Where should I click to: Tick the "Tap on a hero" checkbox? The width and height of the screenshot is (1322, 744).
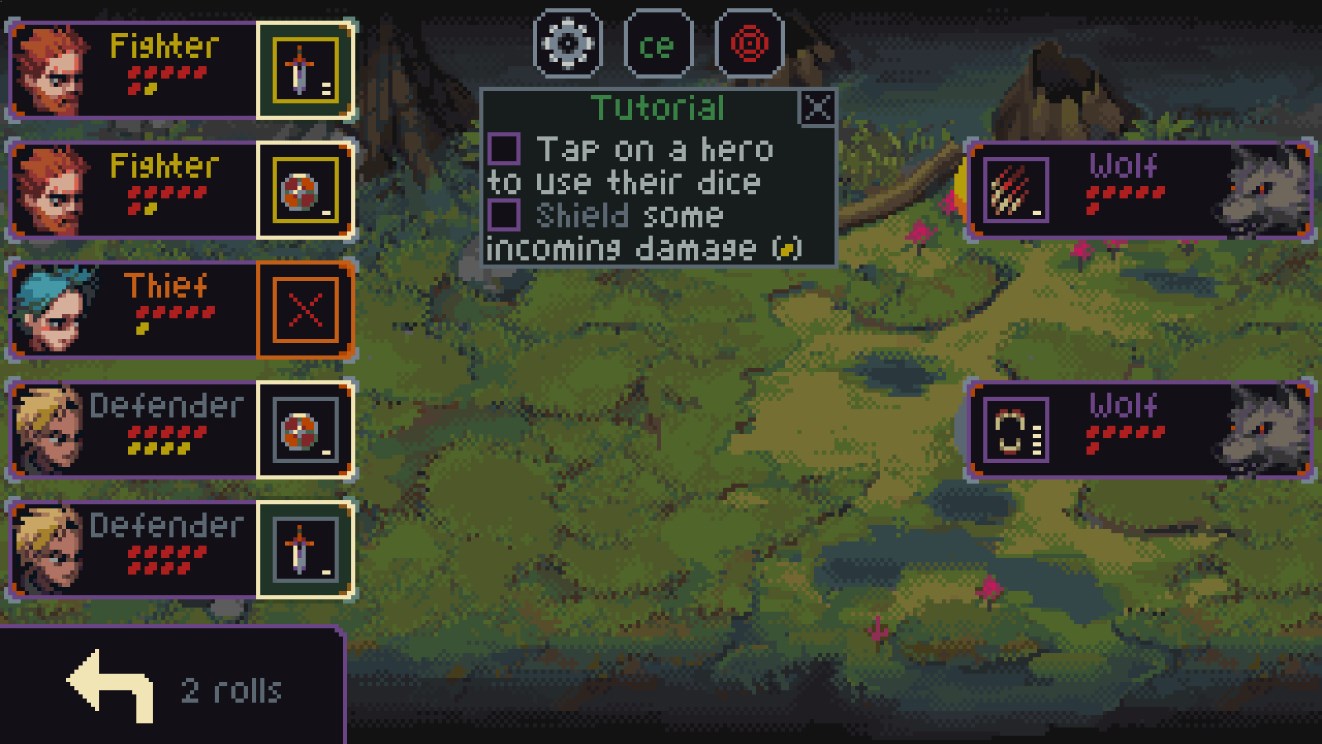point(504,149)
